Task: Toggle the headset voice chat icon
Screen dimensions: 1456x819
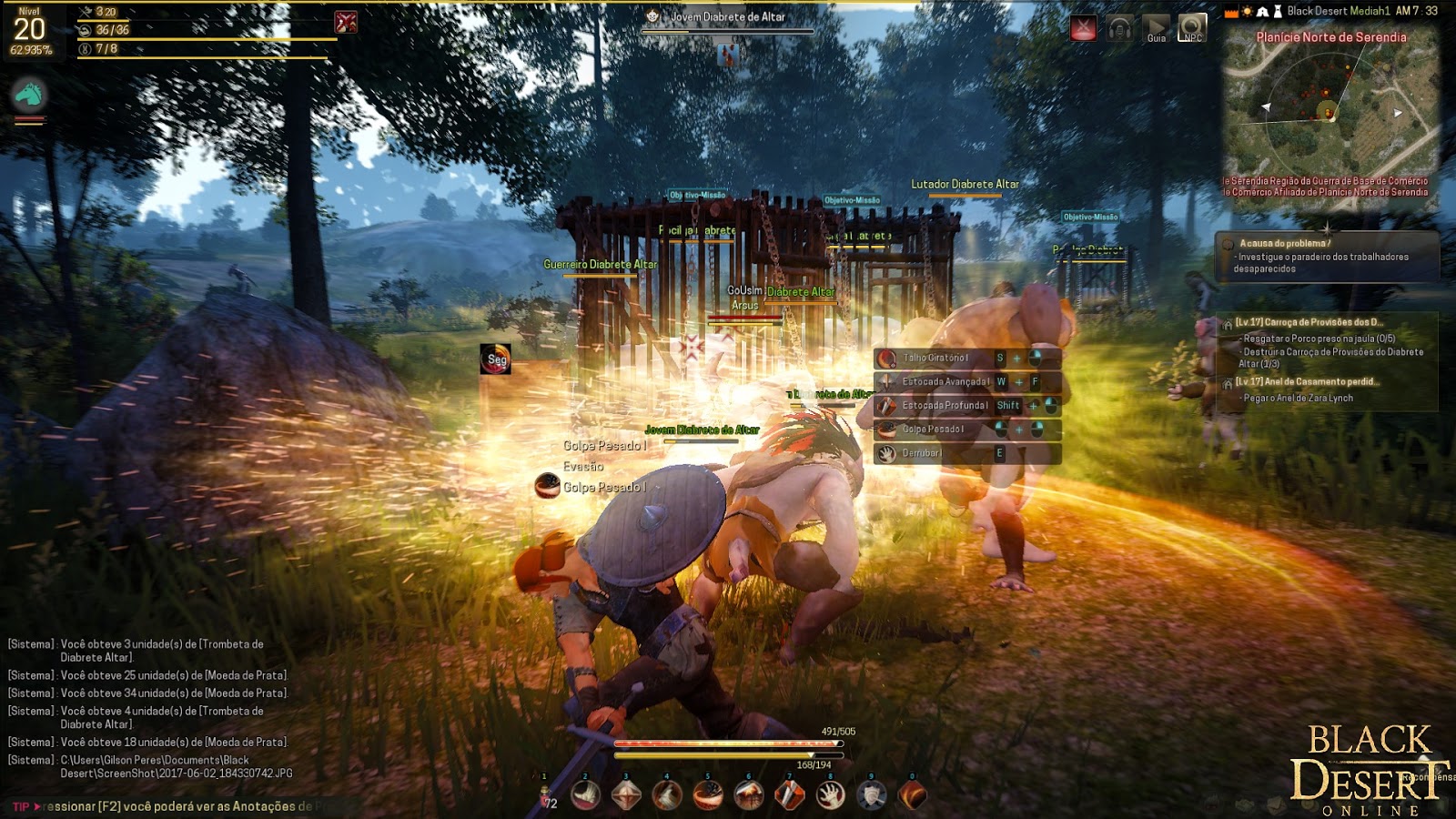Action: point(1117,28)
